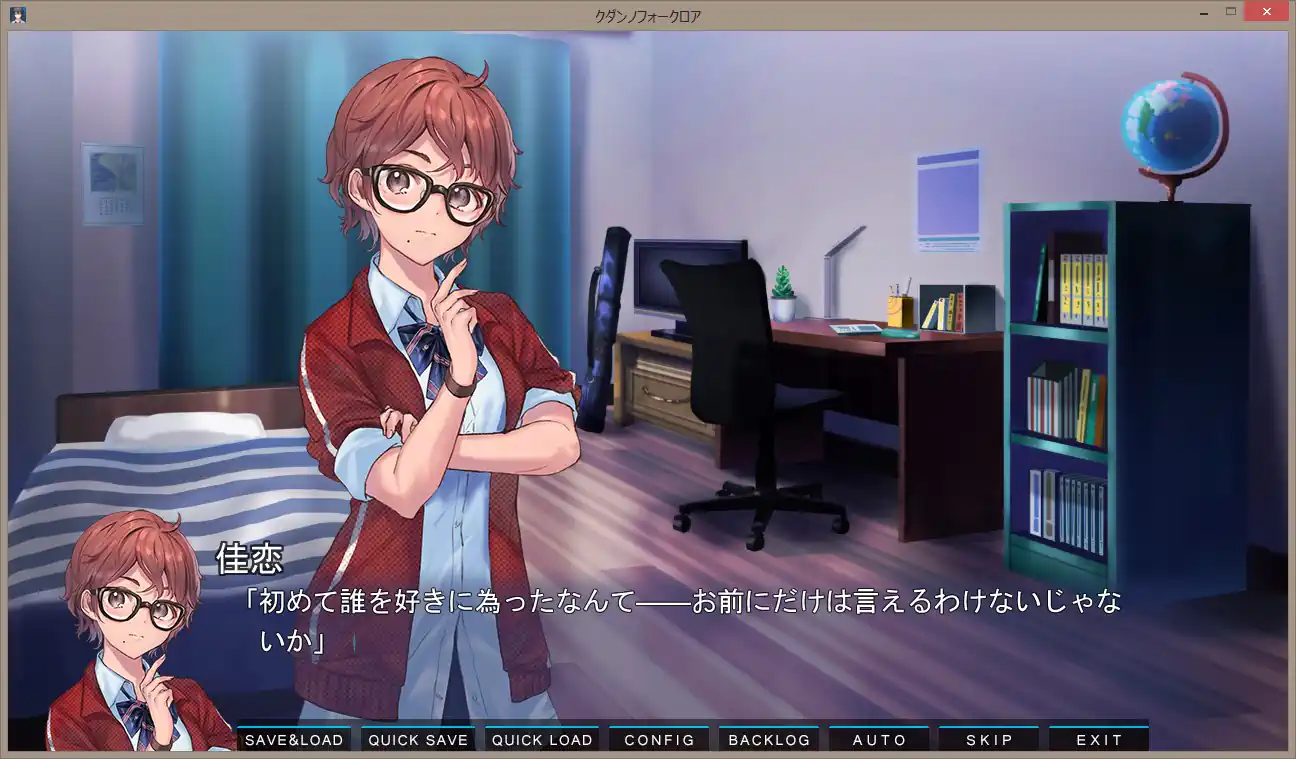Activate the SKIP button
The height and width of the screenshot is (759, 1296).
989,740
